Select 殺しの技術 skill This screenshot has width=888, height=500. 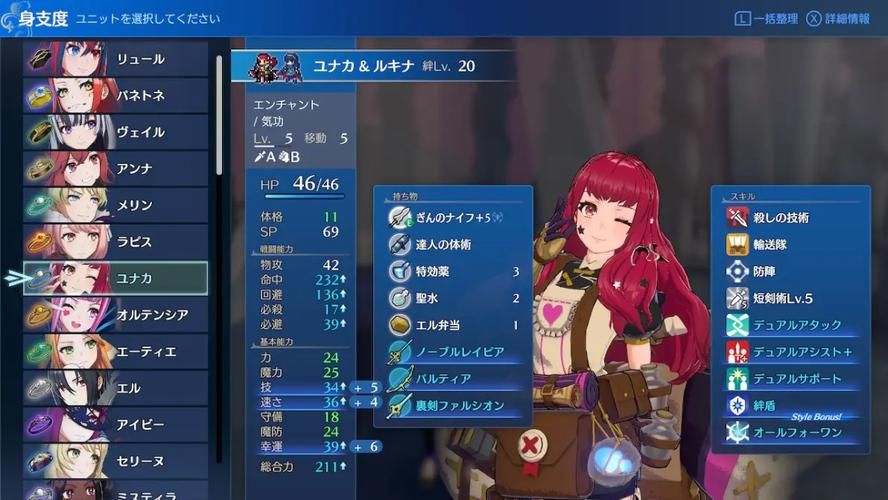click(x=783, y=217)
